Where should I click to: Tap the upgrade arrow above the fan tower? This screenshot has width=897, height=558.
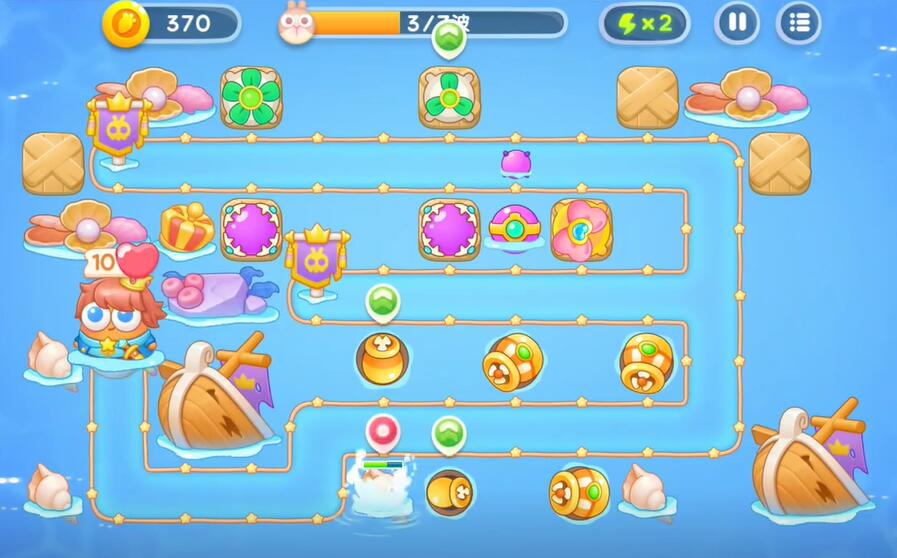click(x=448, y=39)
